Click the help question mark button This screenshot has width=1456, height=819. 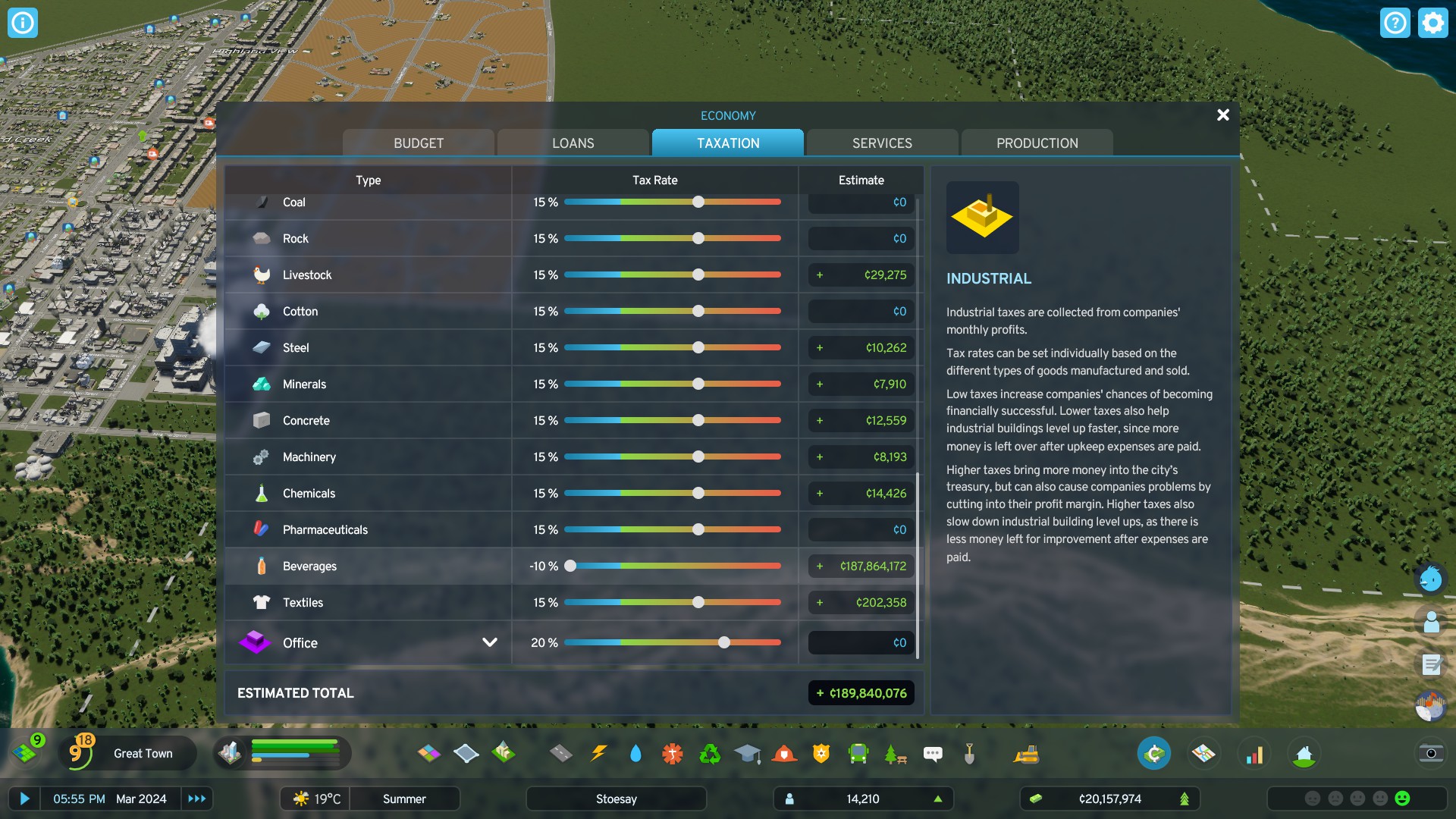pyautogui.click(x=1395, y=23)
